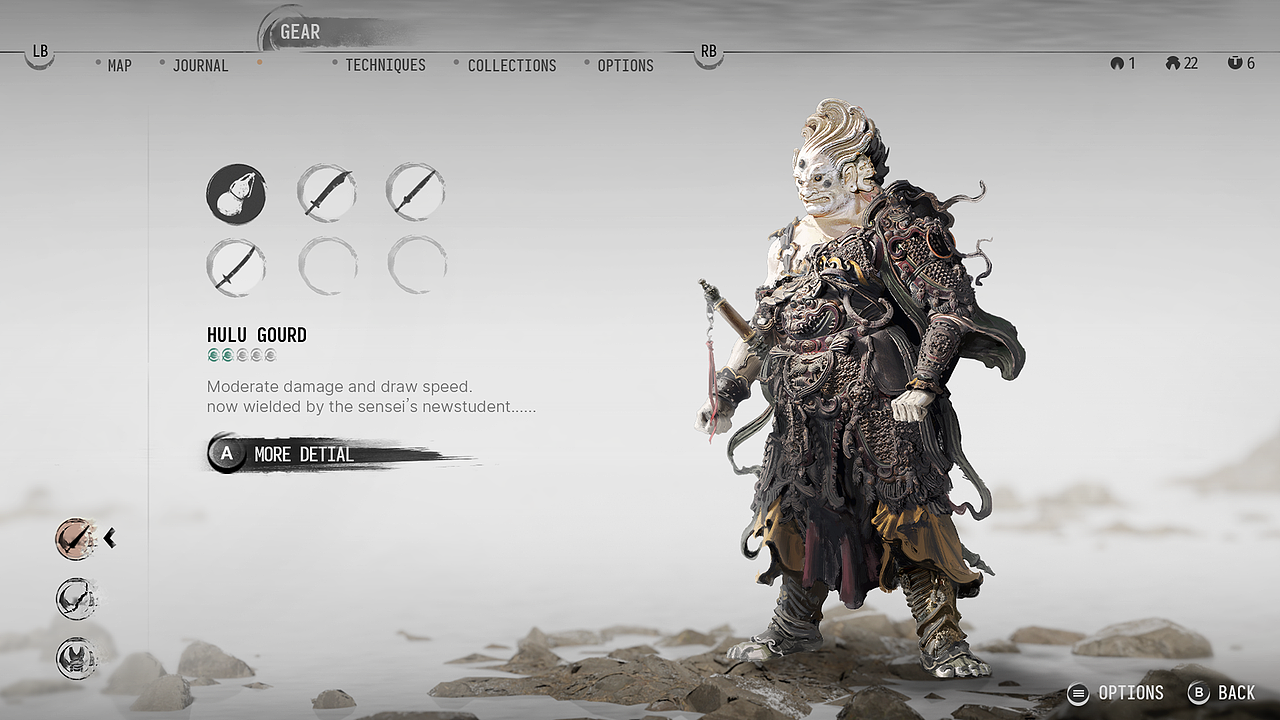Pick the curved katana weapon slot

[x=236, y=267]
